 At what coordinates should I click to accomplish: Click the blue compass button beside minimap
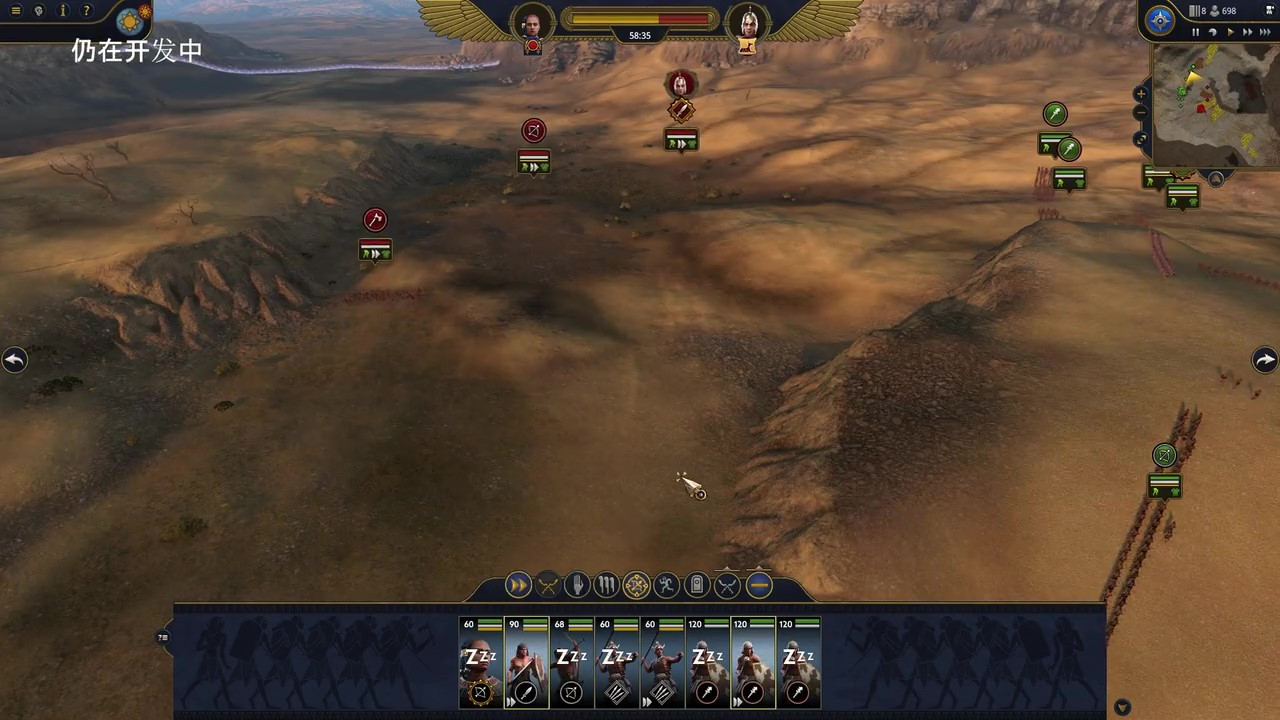[1160, 21]
